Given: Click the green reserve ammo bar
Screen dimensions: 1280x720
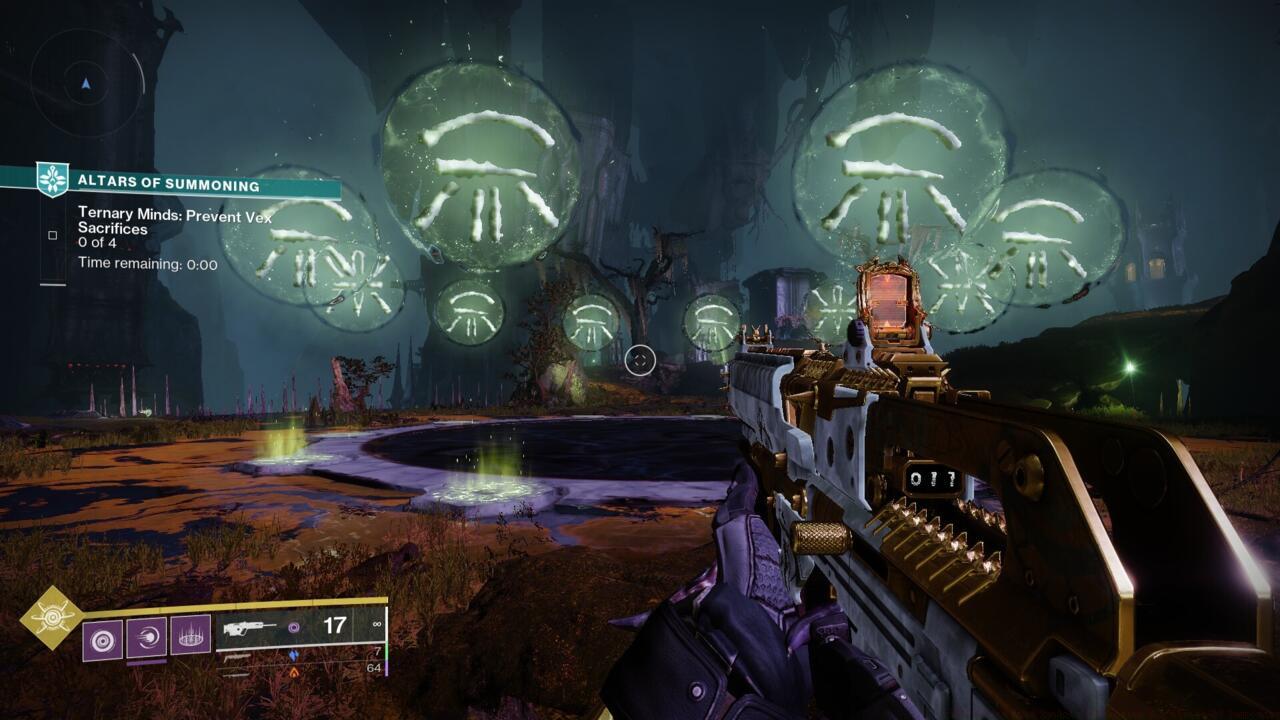Looking at the screenshot, I should point(386,651).
